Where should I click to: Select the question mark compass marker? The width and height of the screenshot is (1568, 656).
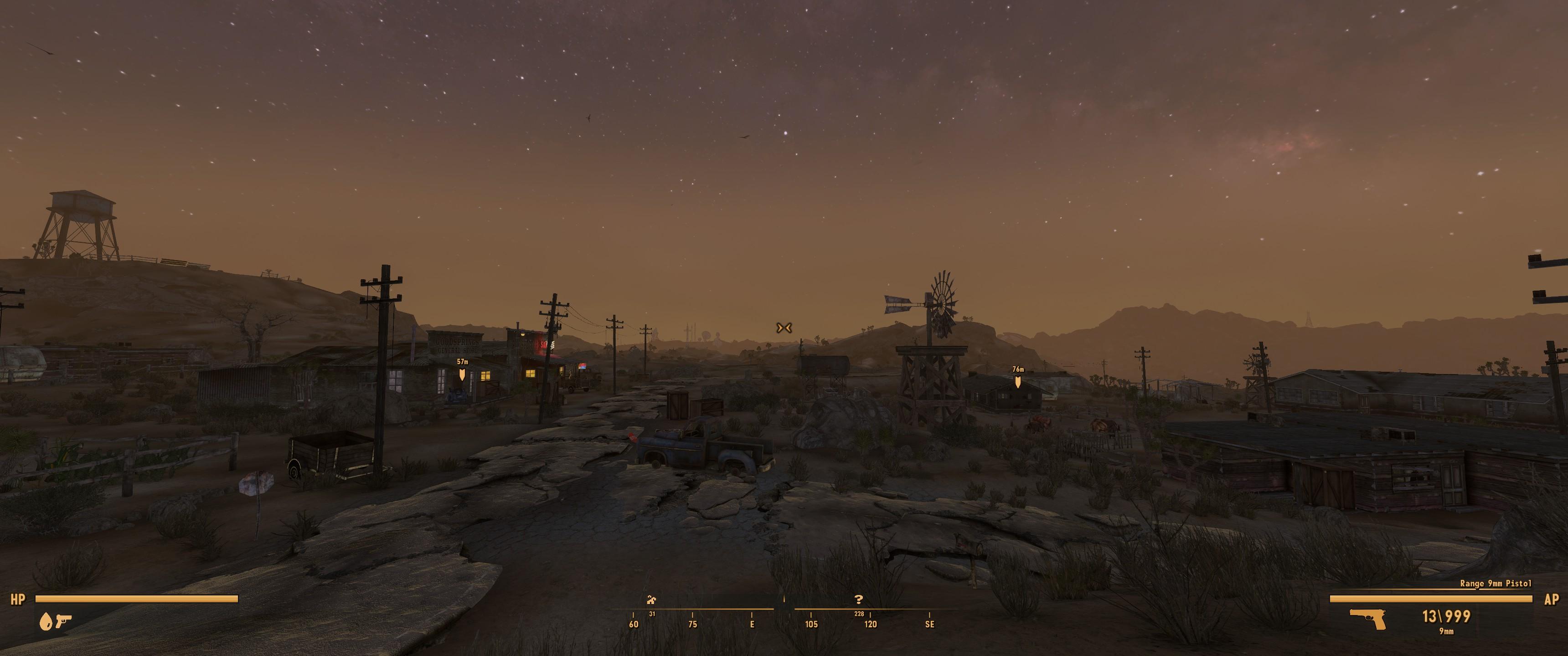click(859, 600)
